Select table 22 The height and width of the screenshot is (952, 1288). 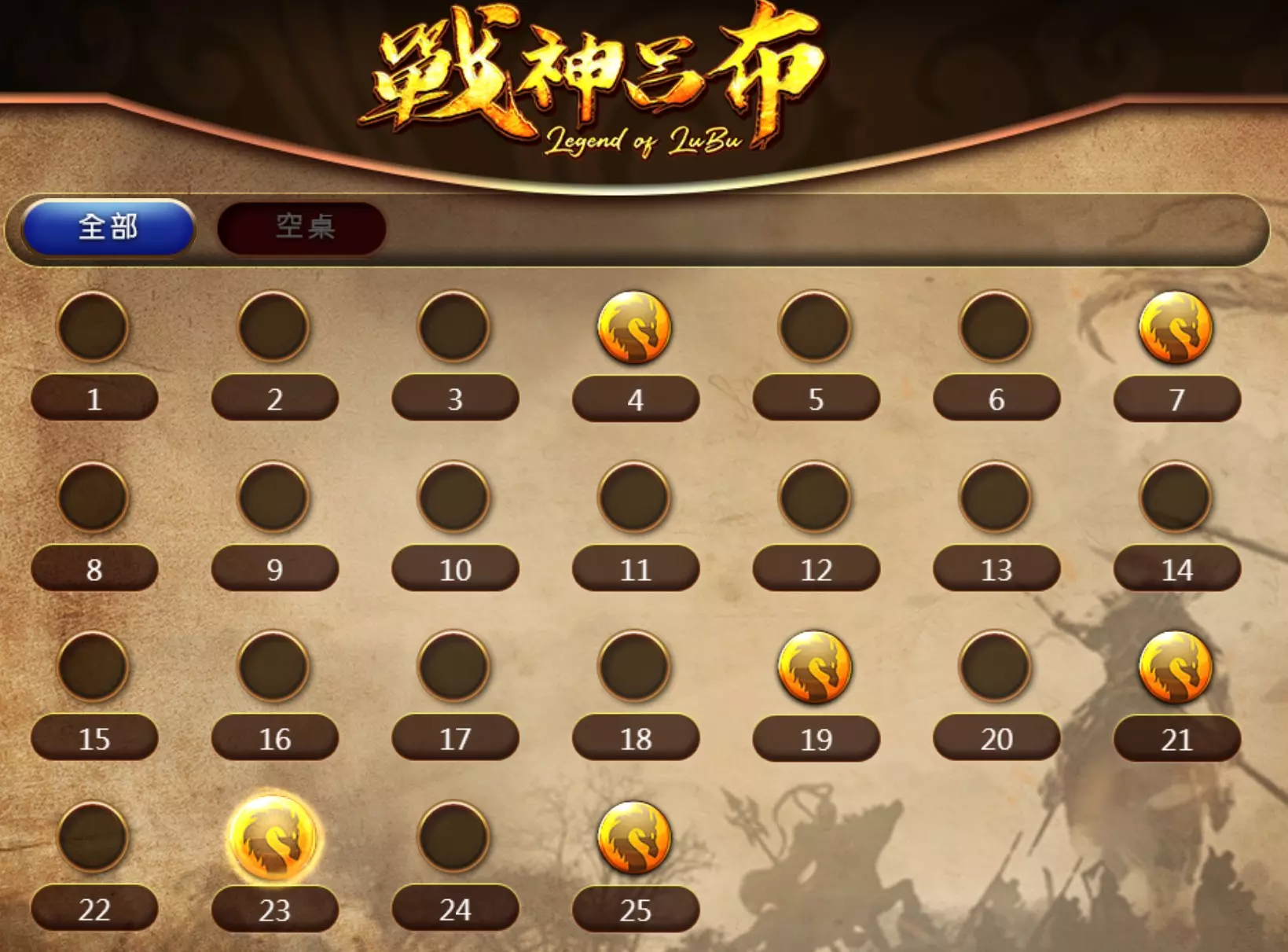pyautogui.click(x=93, y=910)
